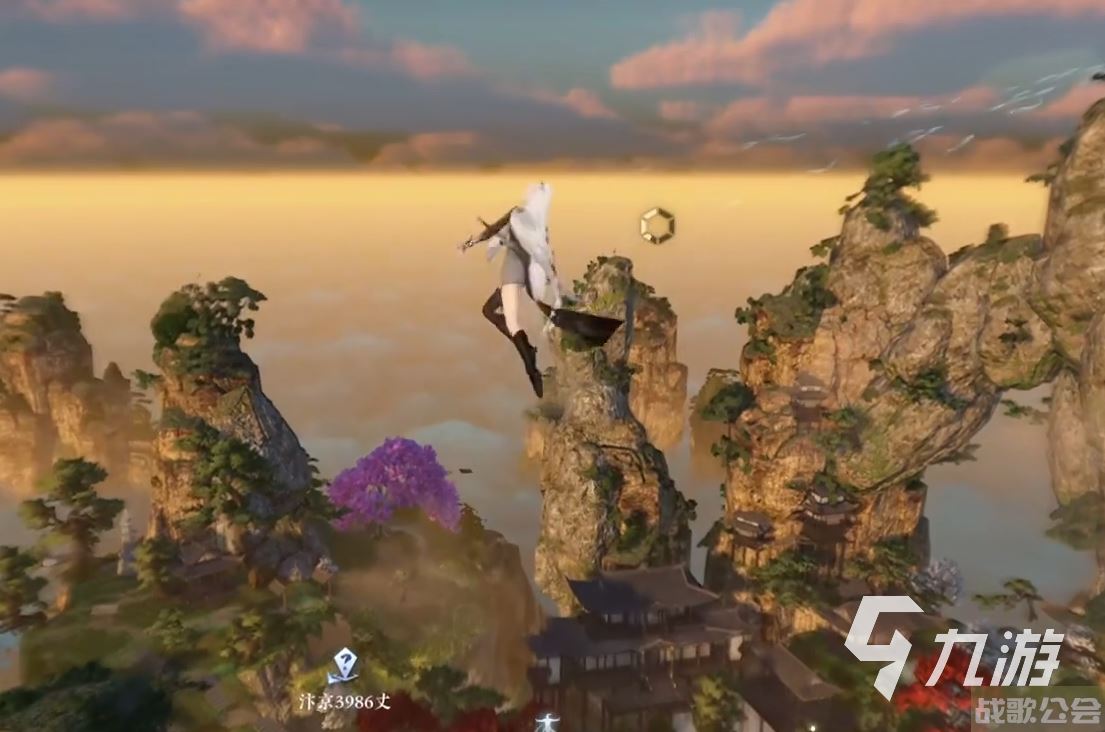Click the golden hexagon marker
The width and height of the screenshot is (1105, 732).
[657, 225]
